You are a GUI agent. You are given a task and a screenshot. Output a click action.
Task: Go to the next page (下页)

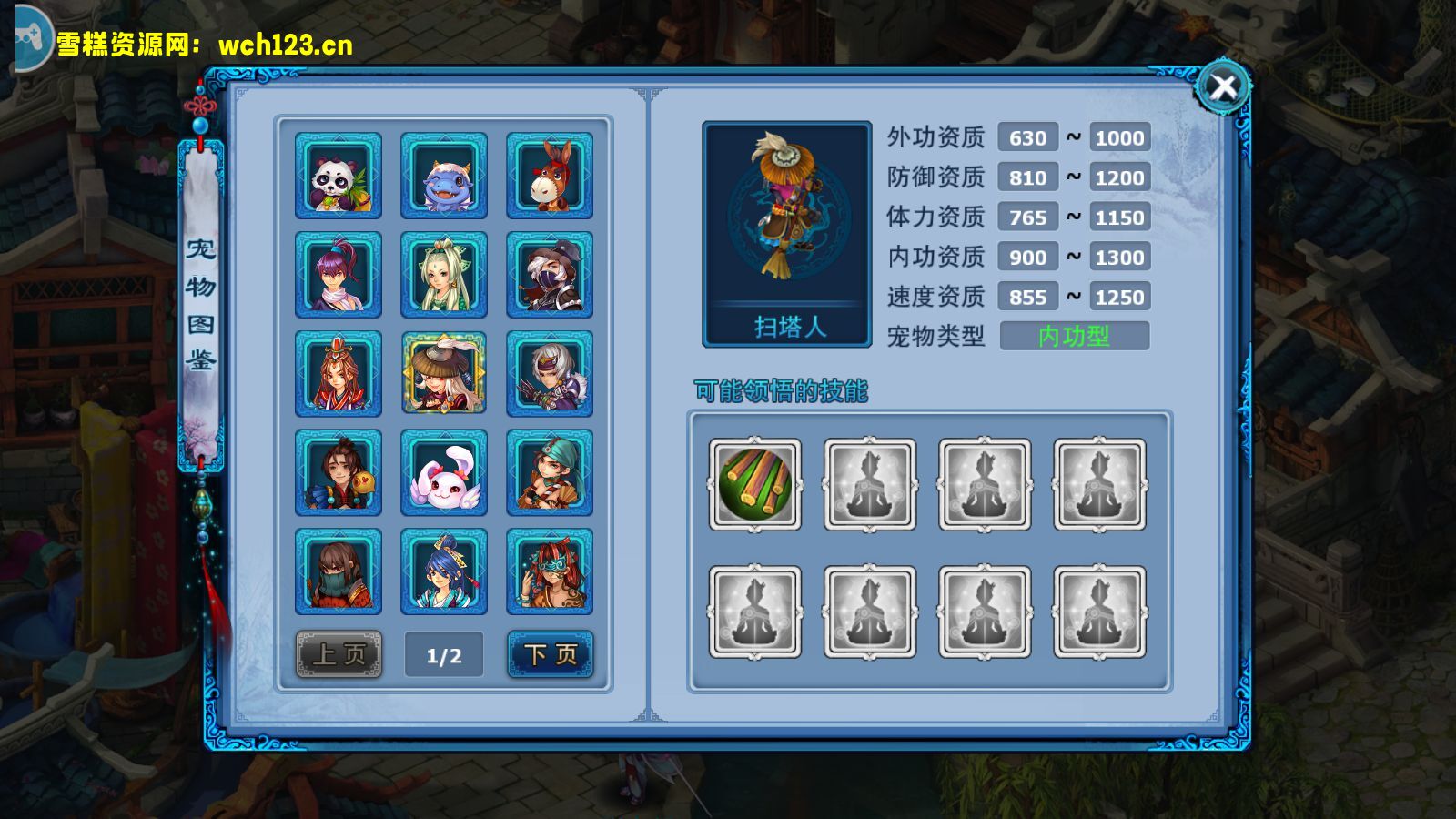pyautogui.click(x=551, y=654)
